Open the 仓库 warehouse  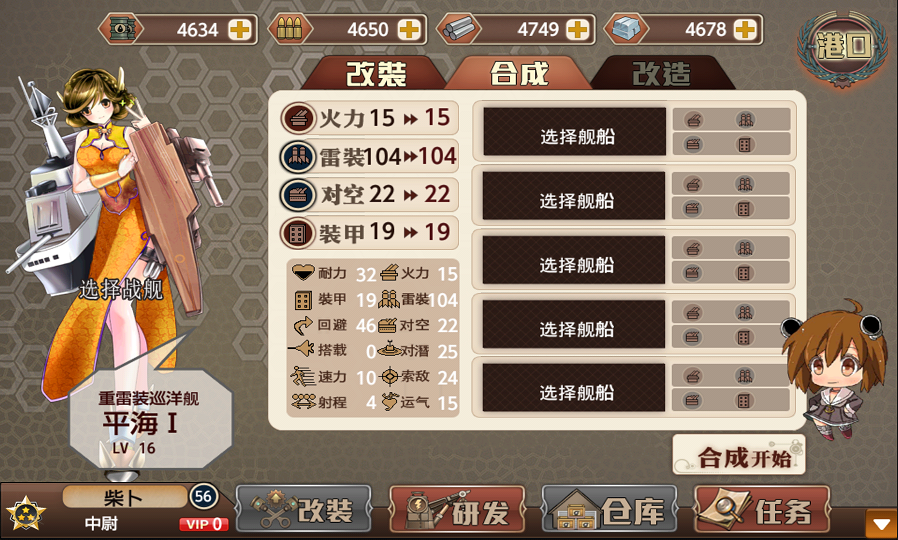[x=610, y=512]
